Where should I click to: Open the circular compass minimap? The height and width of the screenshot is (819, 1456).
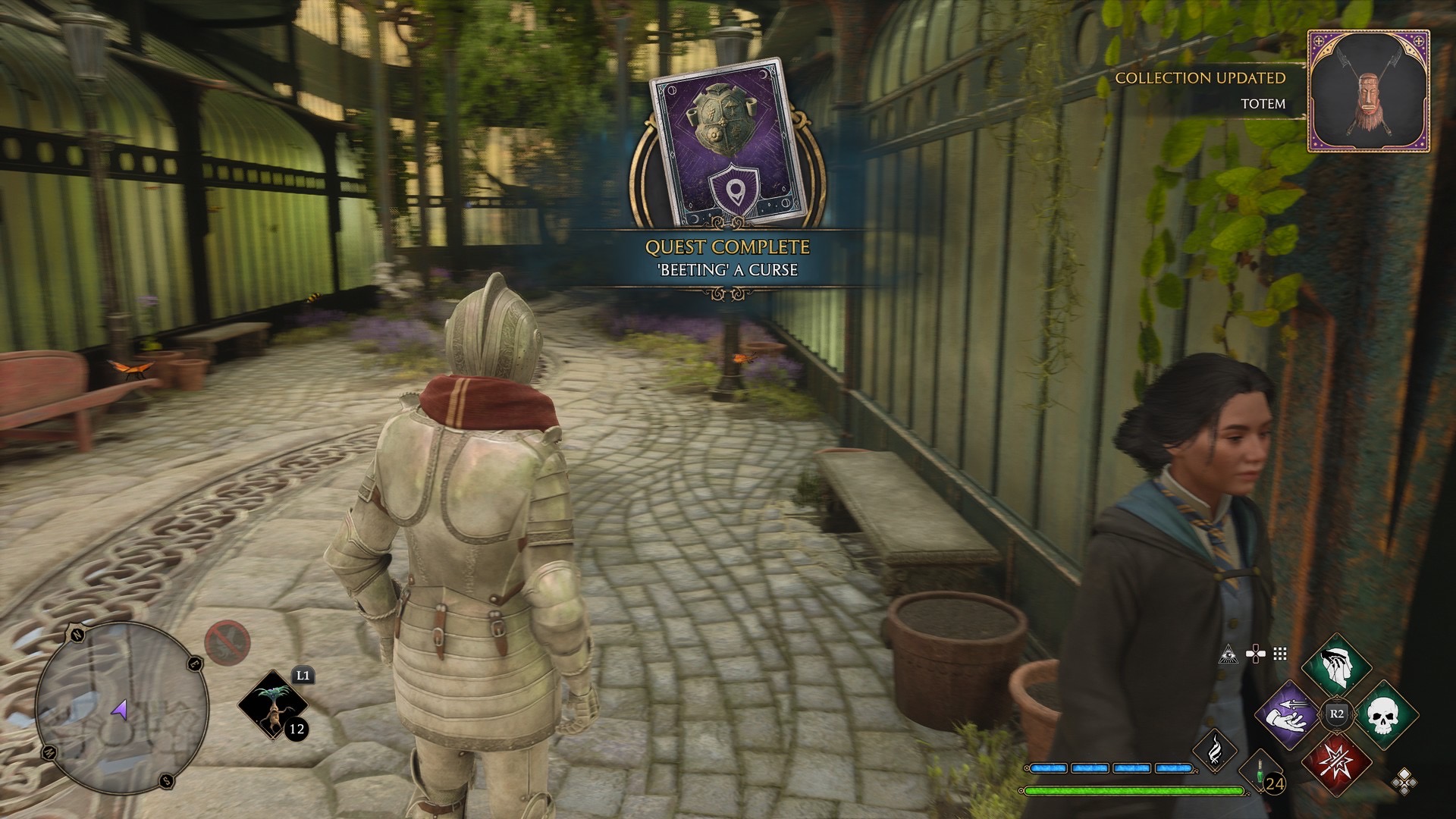click(121, 708)
